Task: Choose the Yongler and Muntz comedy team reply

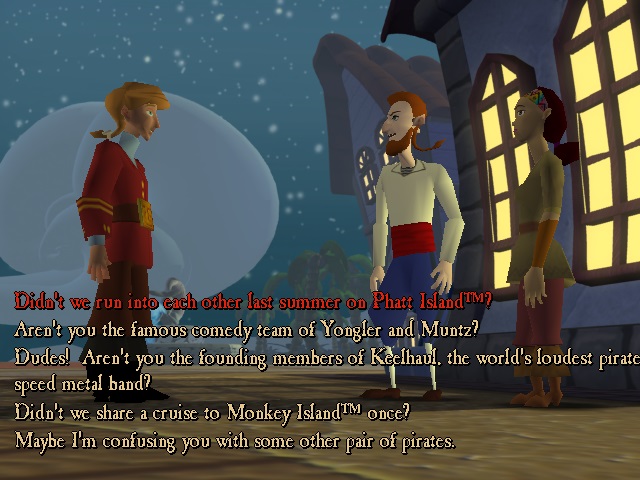Action: [247, 327]
